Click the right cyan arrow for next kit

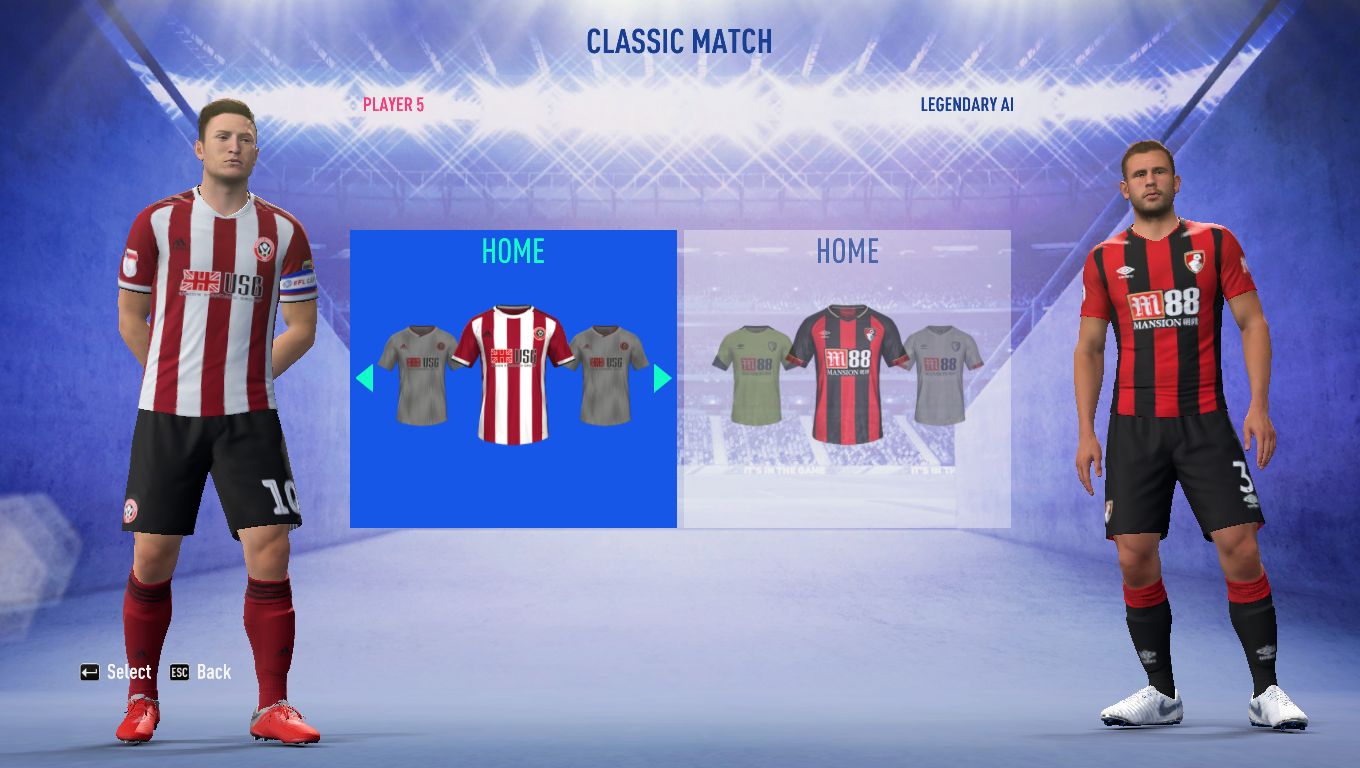661,378
